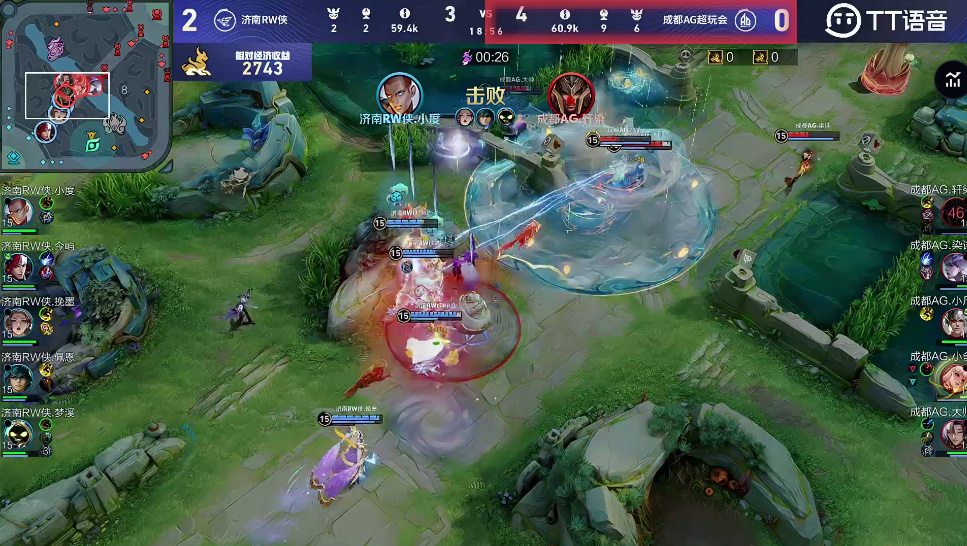
Task: Open the stats chart button
Action: [949, 81]
